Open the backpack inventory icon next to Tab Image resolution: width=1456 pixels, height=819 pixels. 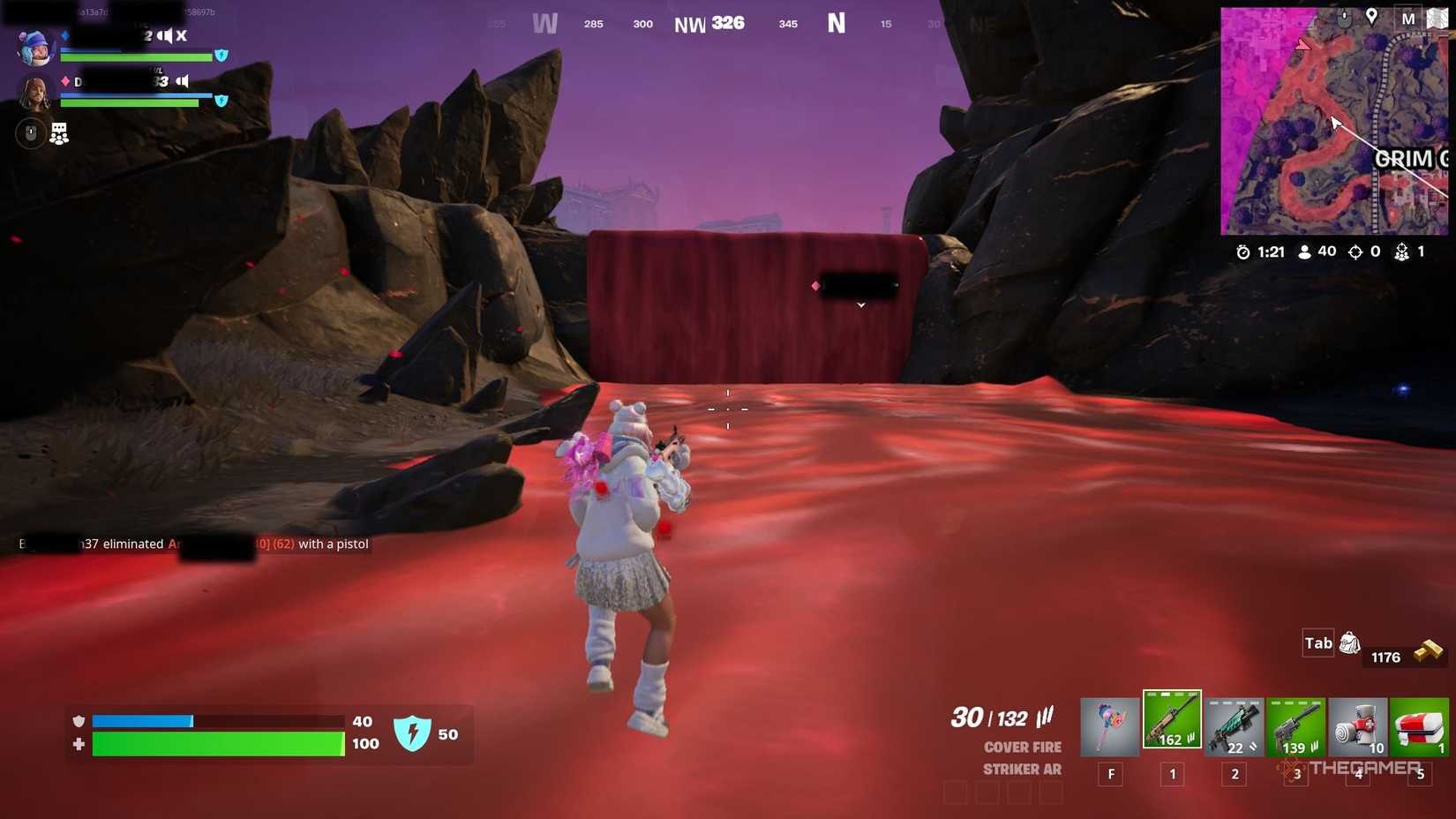click(1350, 643)
